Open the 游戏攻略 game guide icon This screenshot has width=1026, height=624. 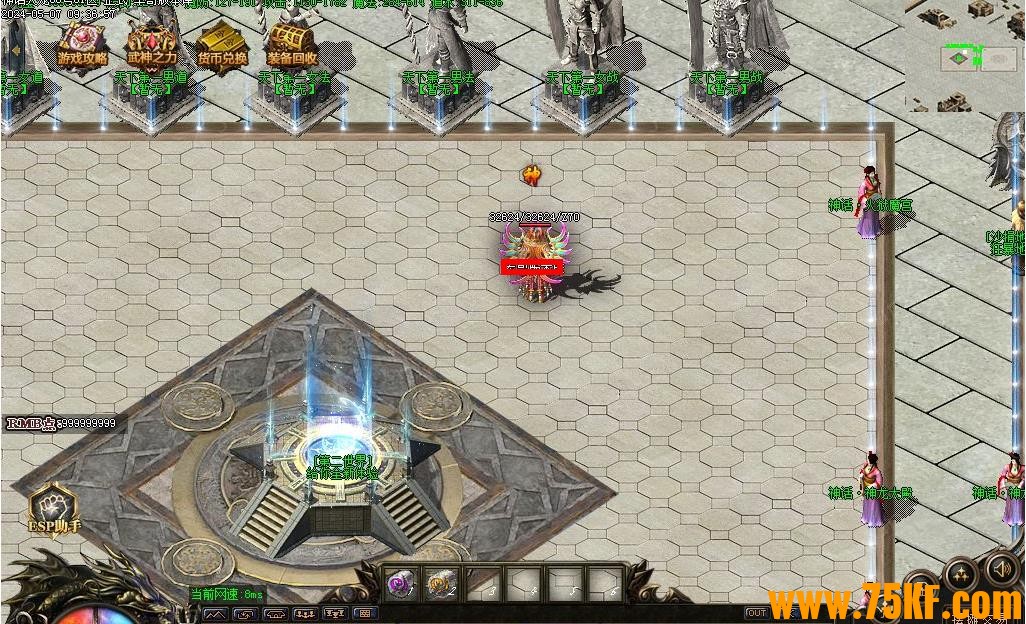(81, 43)
